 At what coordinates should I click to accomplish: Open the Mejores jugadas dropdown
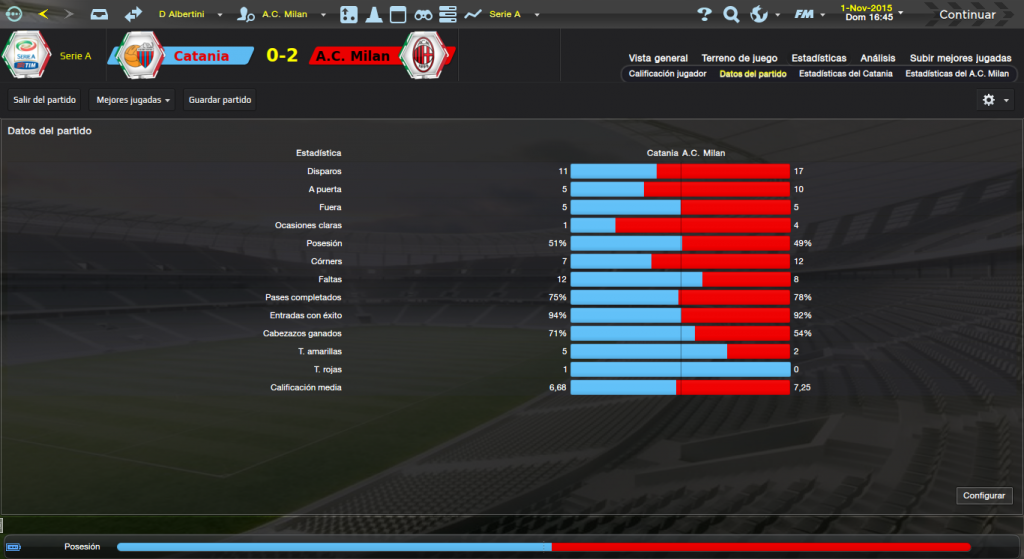(x=131, y=100)
